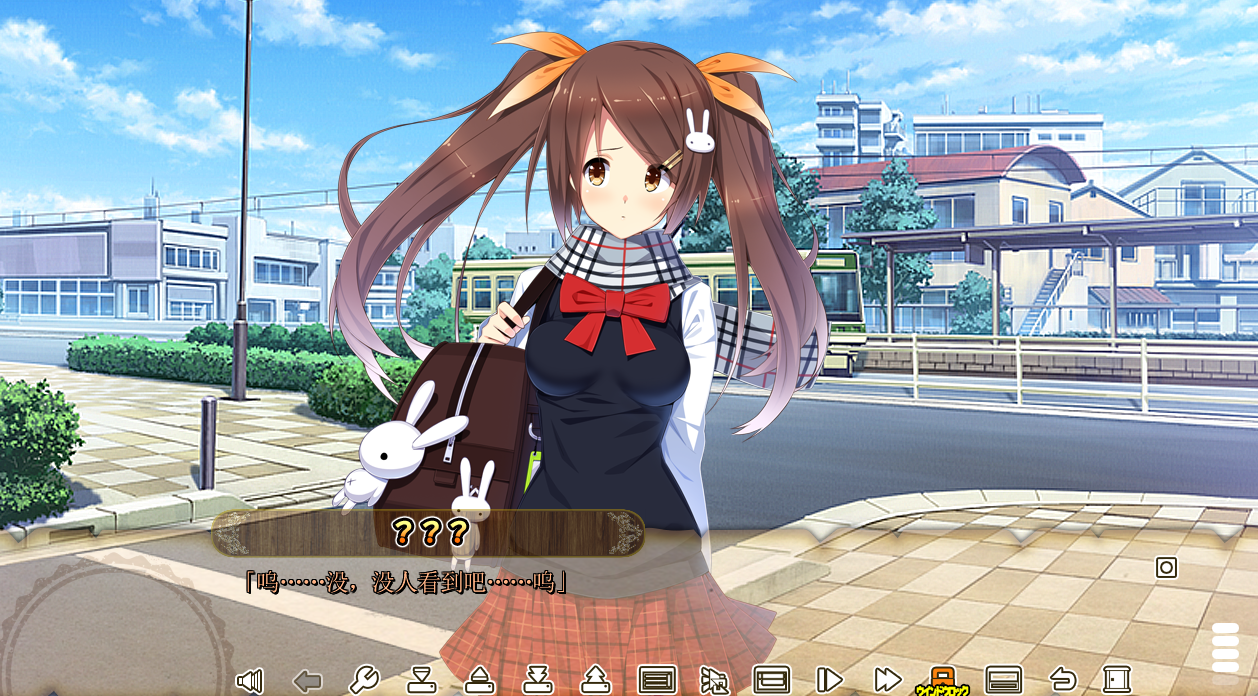This screenshot has width=1258, height=696.
Task: Open the backlog text window icon
Action: [x=656, y=680]
